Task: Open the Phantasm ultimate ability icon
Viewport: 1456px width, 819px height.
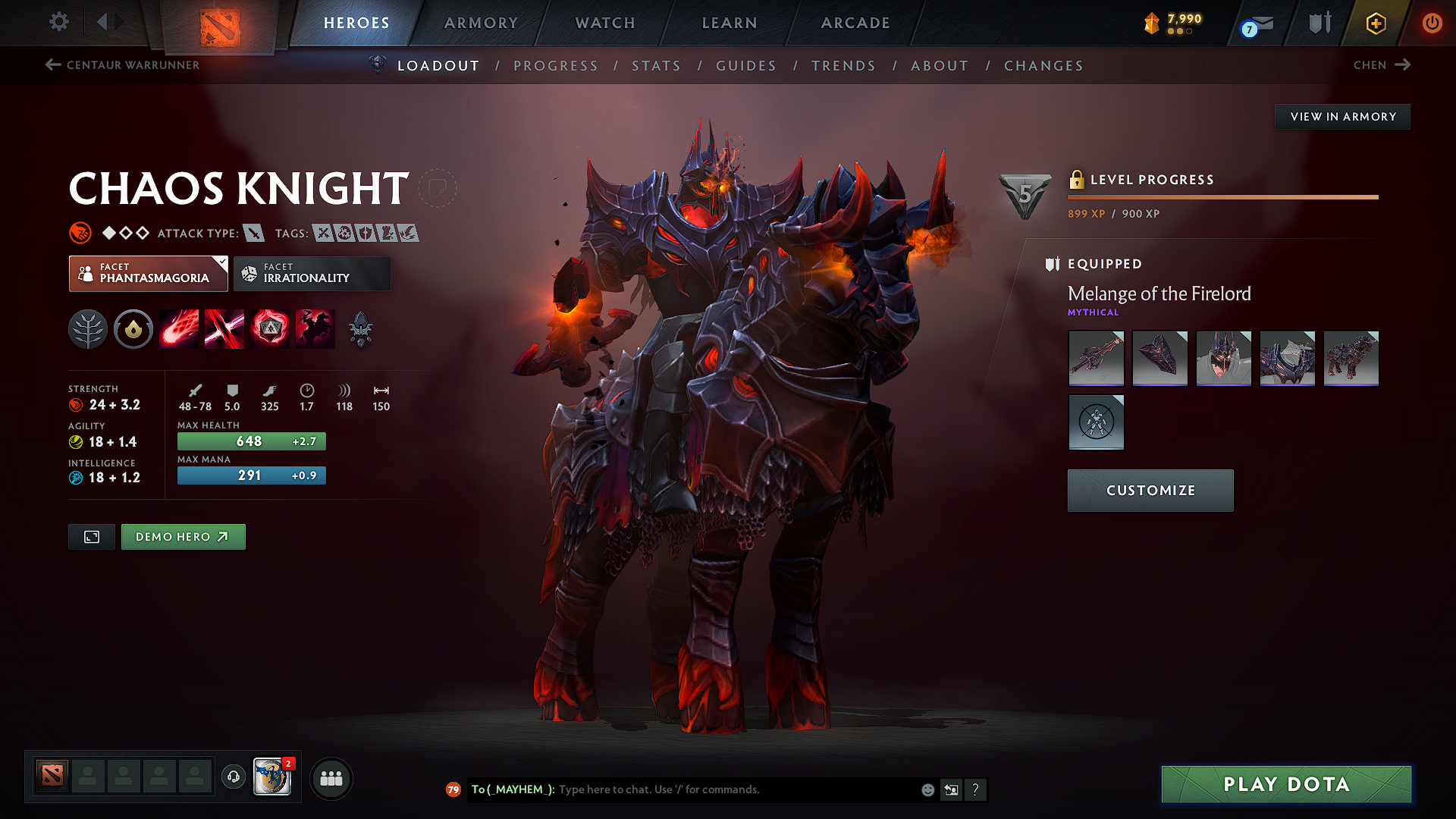Action: 315,328
